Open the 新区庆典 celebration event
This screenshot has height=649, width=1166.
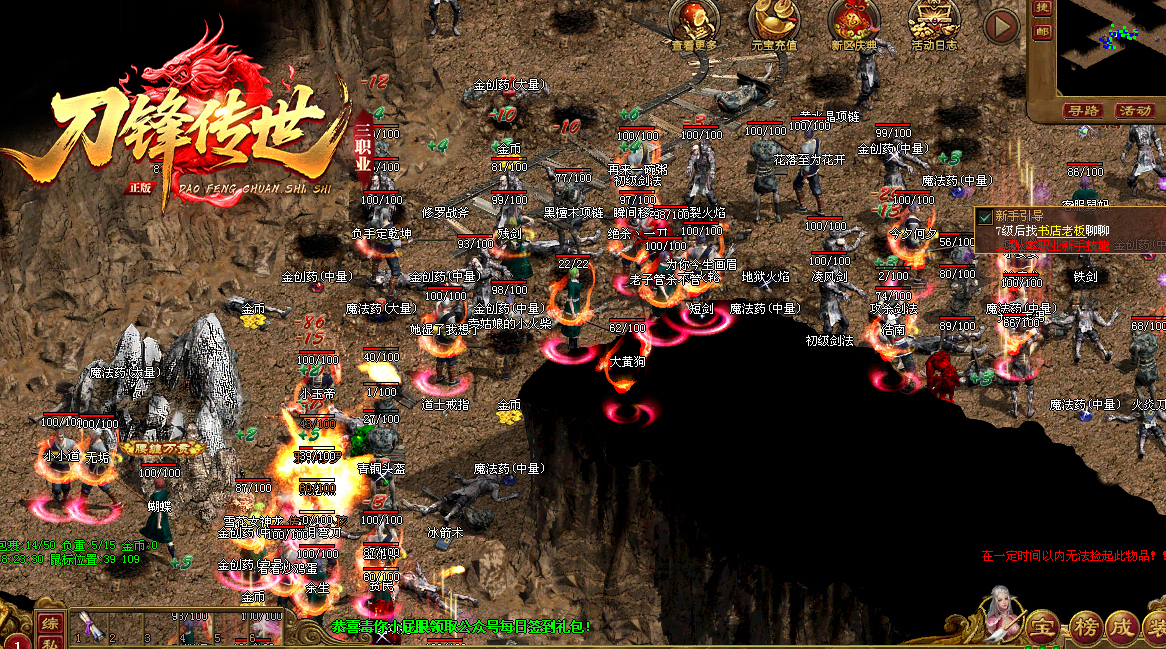(x=853, y=23)
